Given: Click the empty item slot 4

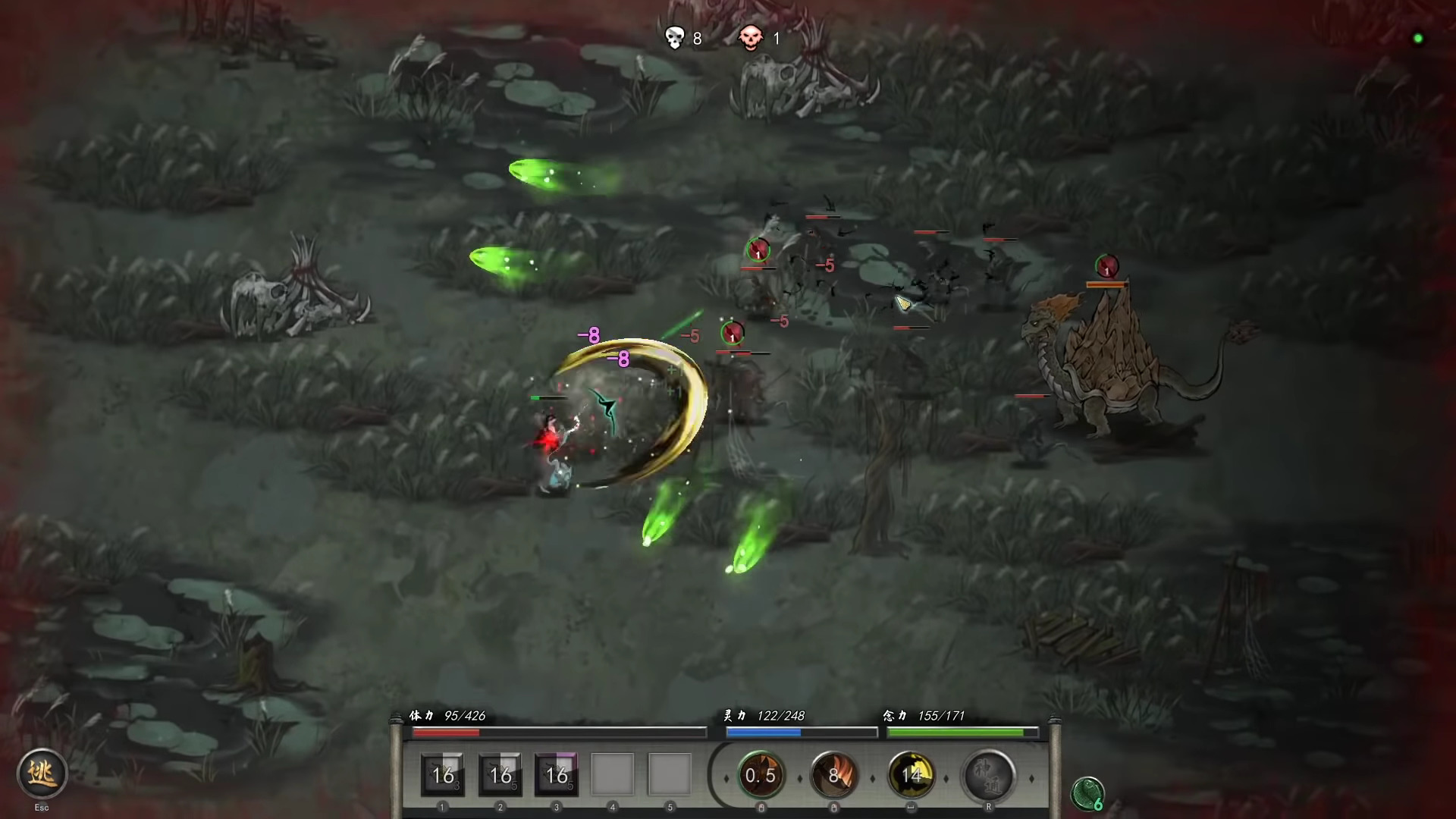Looking at the screenshot, I should click(x=612, y=775).
